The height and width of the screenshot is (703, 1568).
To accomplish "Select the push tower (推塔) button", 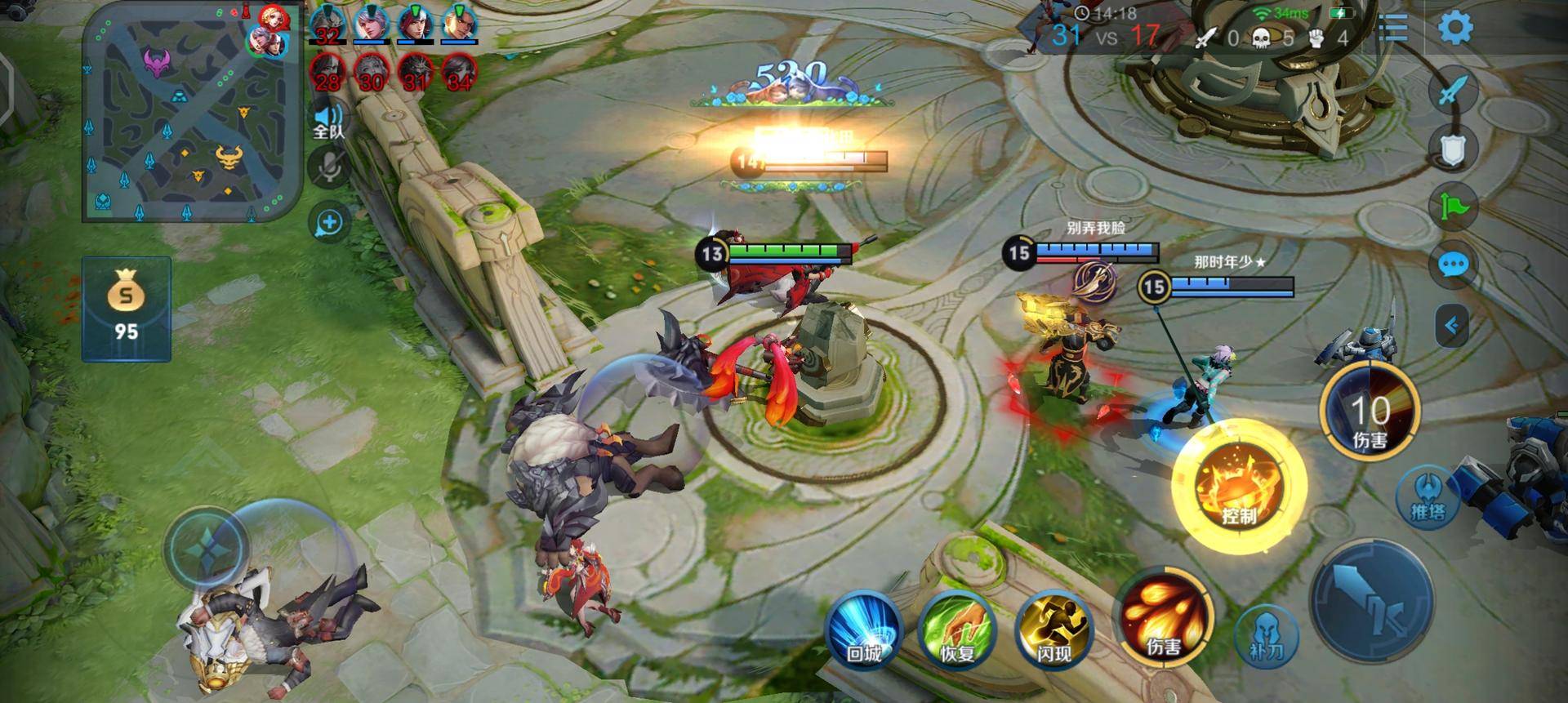I will coord(1428,497).
